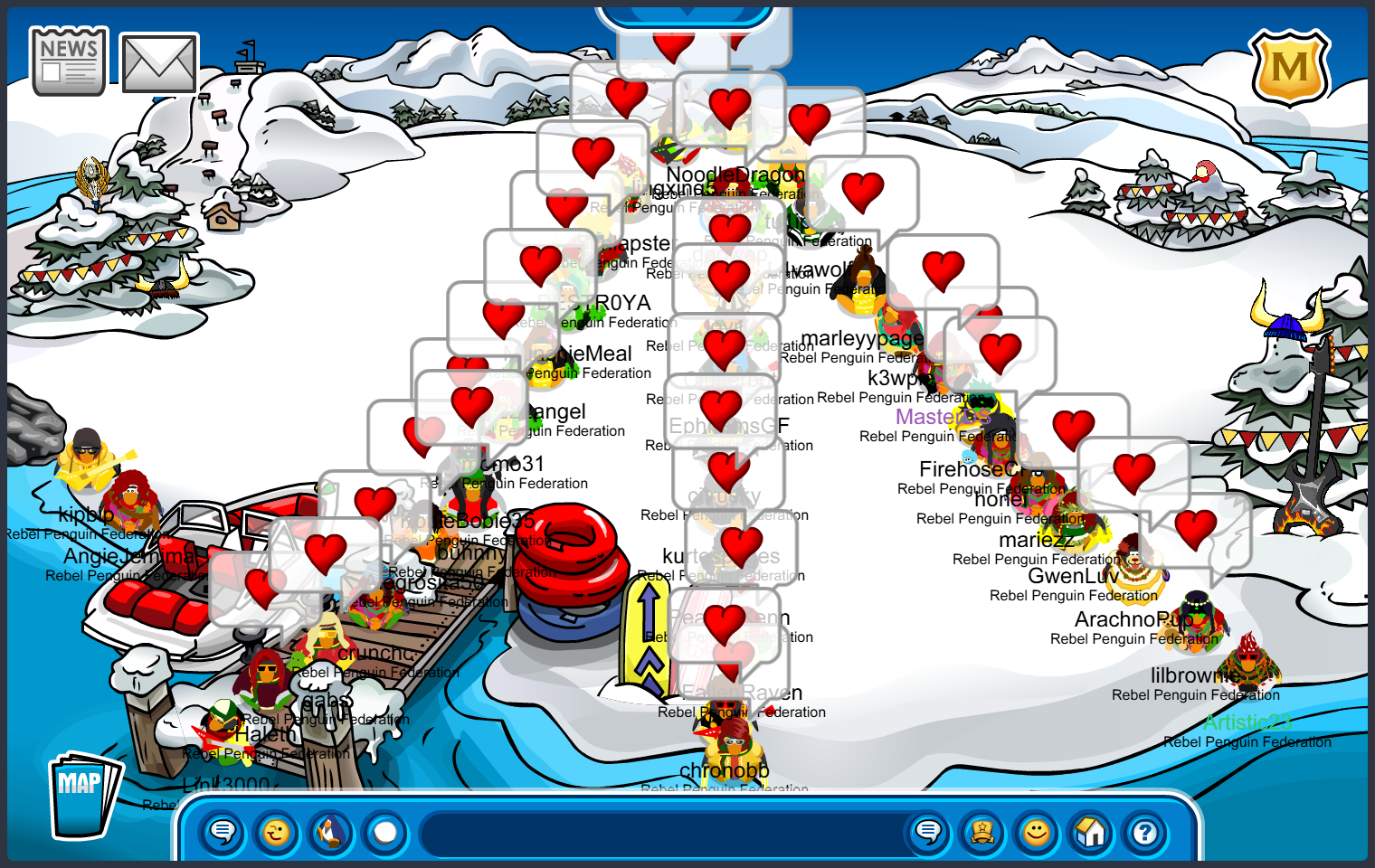Open the penguin actions menu
Viewport: 1375px width, 868px height.
(331, 832)
